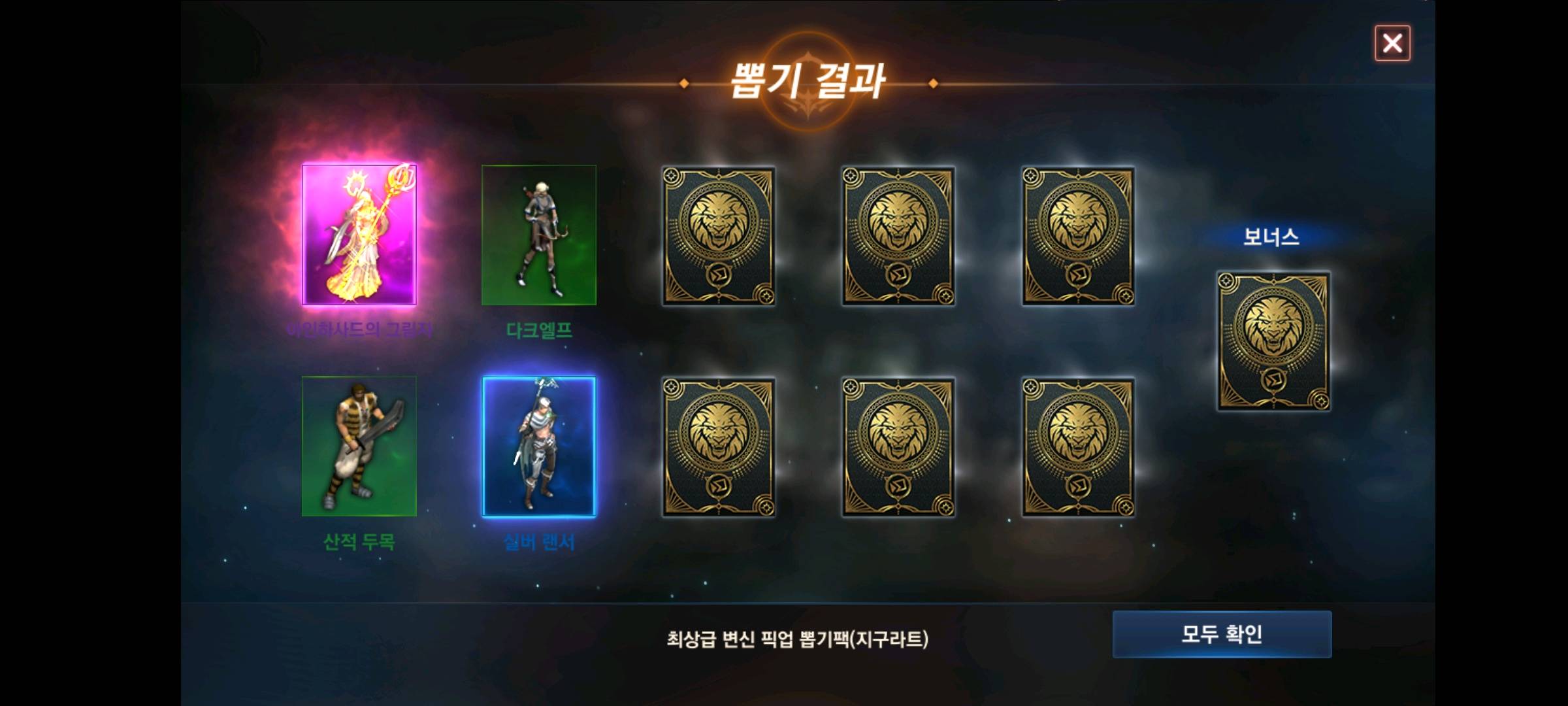1568x706 pixels.
Task: Click the 다크엘프 name text
Action: (539, 331)
